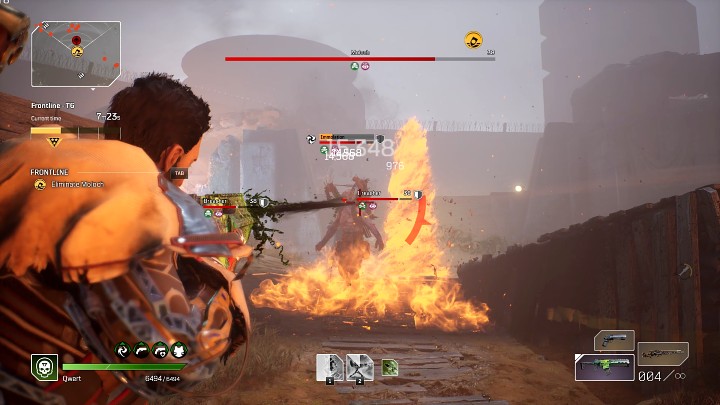Activate the first skill icon numbered 1
The height and width of the screenshot is (405, 720).
click(330, 367)
